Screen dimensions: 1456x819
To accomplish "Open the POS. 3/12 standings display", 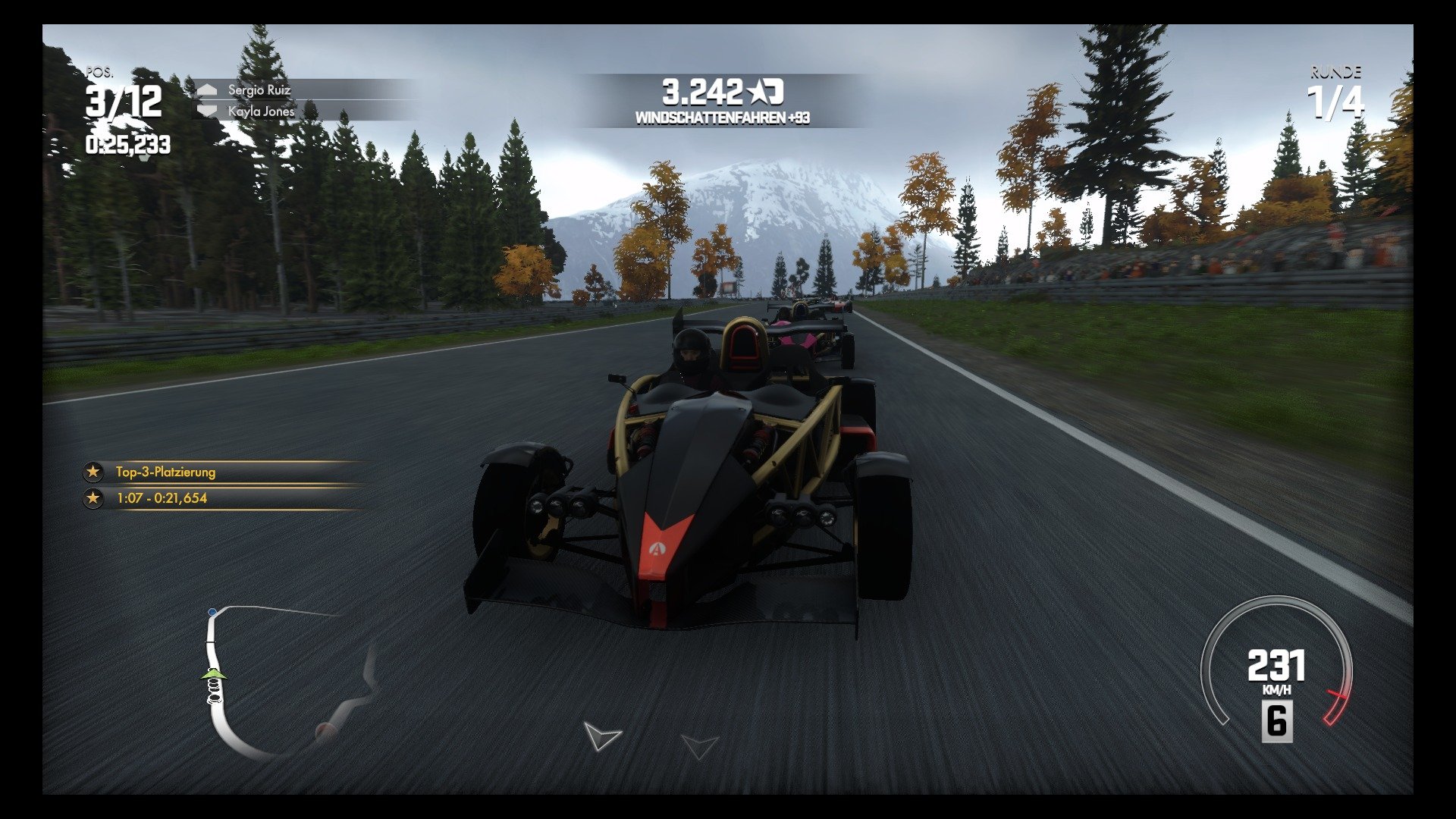I will 124,99.
